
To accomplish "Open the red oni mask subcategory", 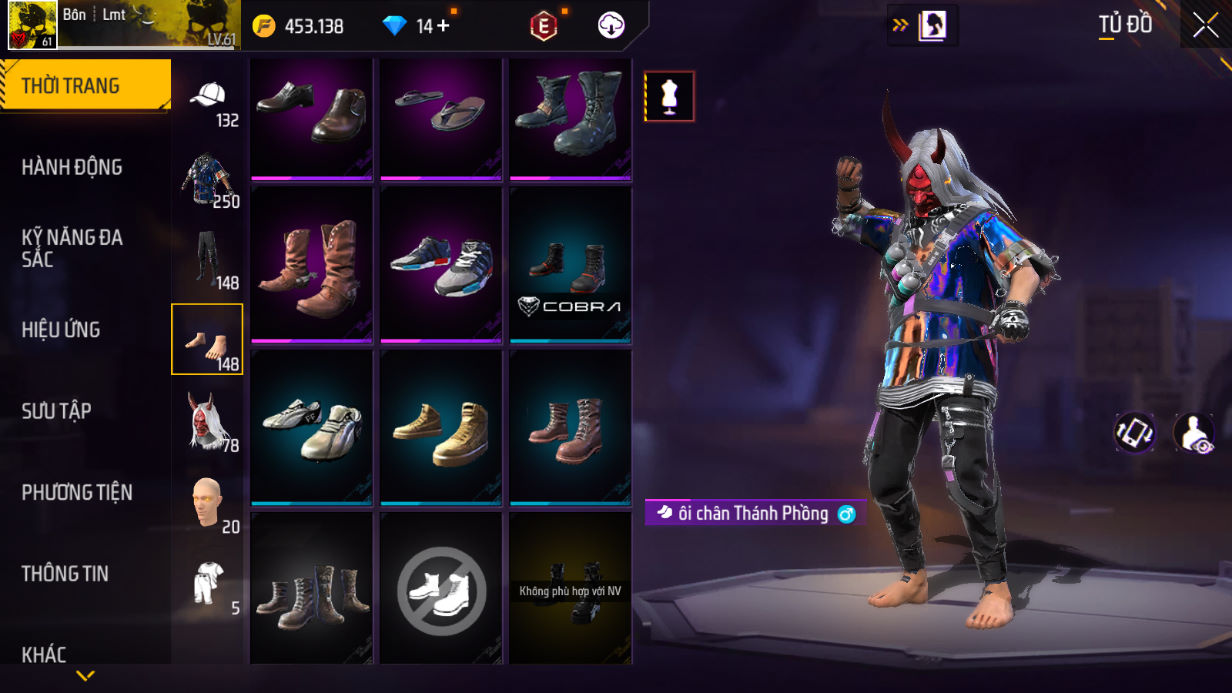I will (207, 420).
